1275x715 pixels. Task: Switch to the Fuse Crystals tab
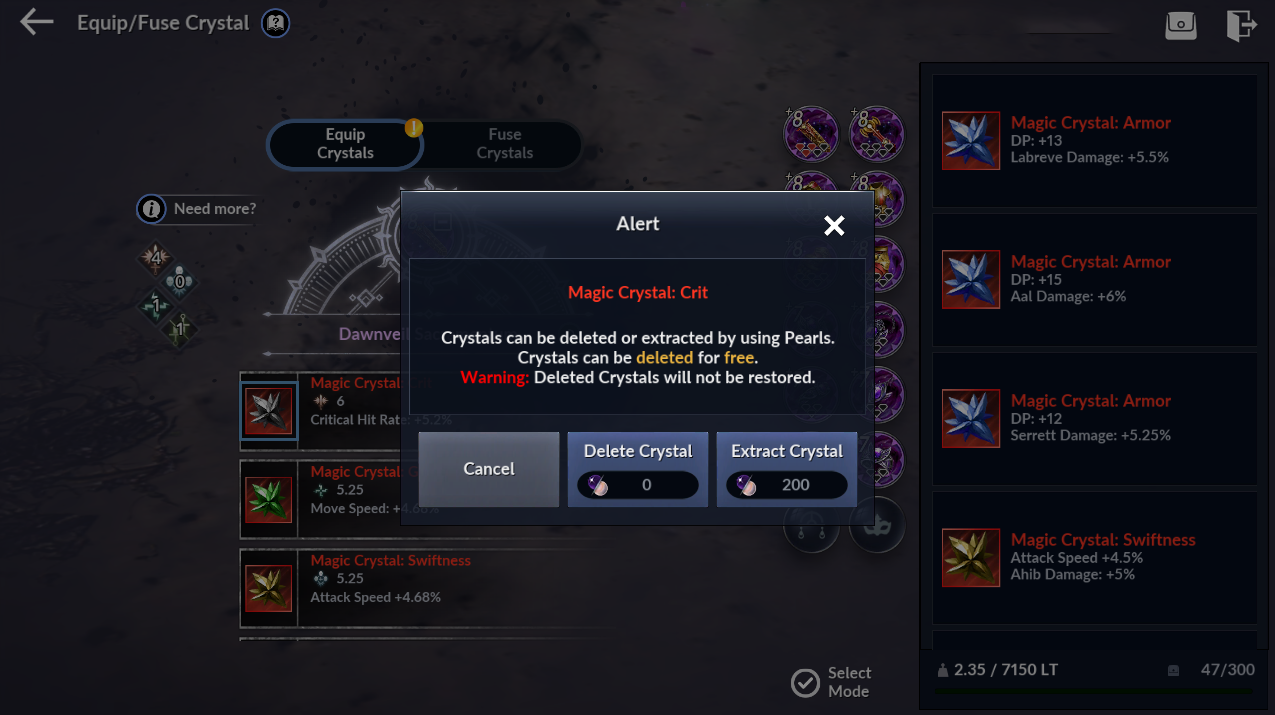point(504,144)
